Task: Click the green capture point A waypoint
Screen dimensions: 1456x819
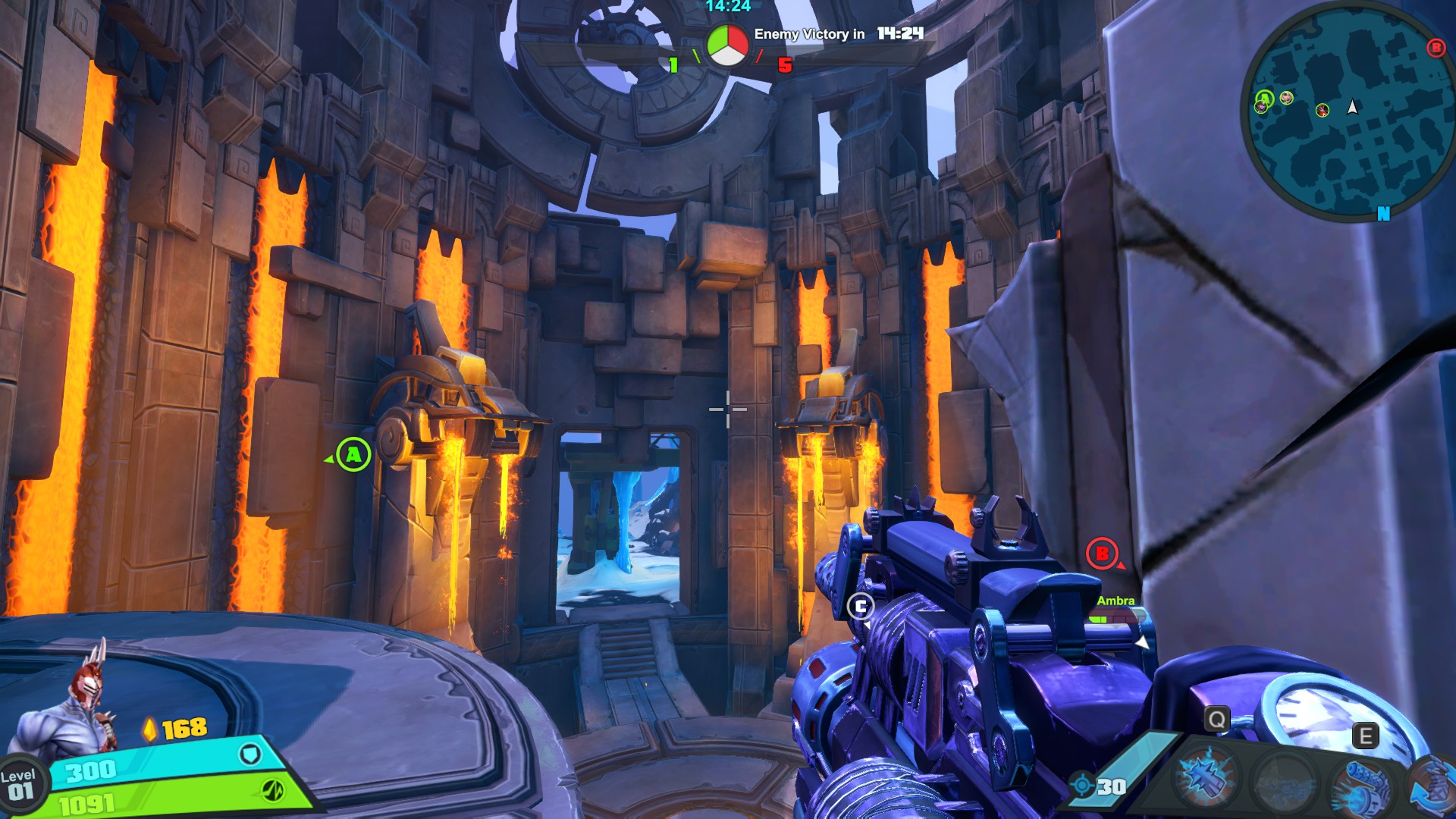Action: 353,455
